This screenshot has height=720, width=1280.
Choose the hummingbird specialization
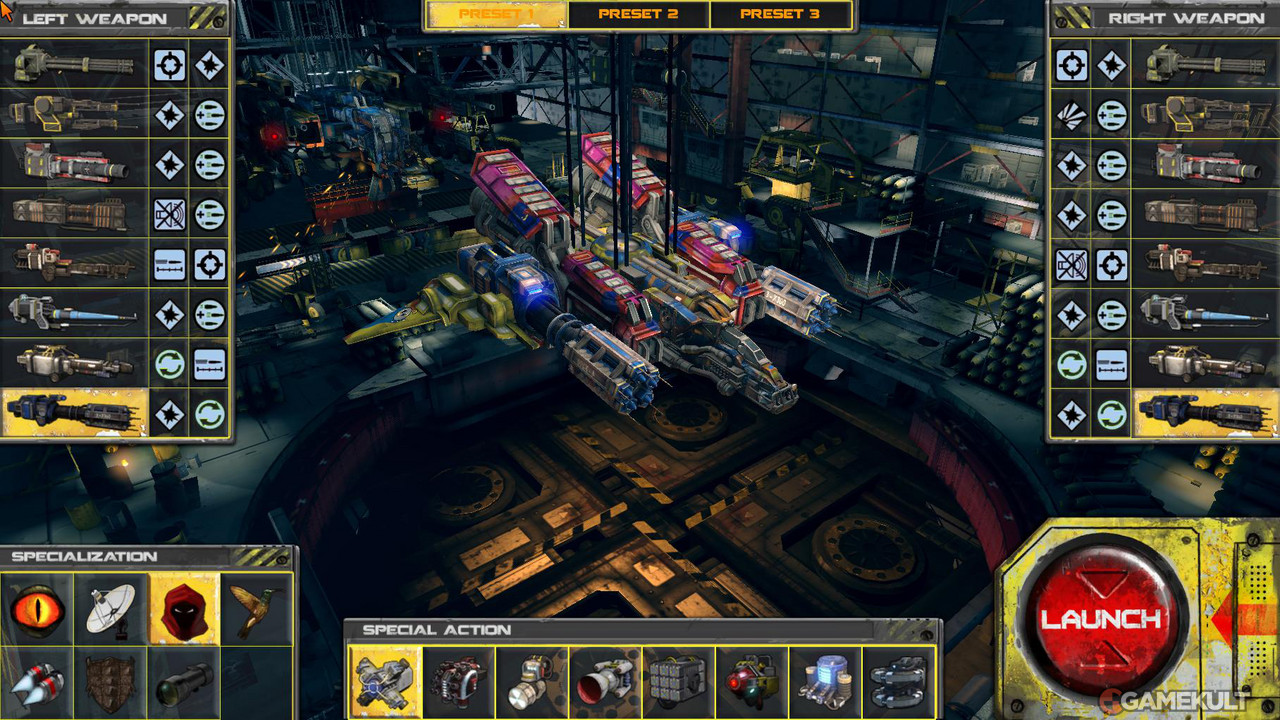click(256, 609)
